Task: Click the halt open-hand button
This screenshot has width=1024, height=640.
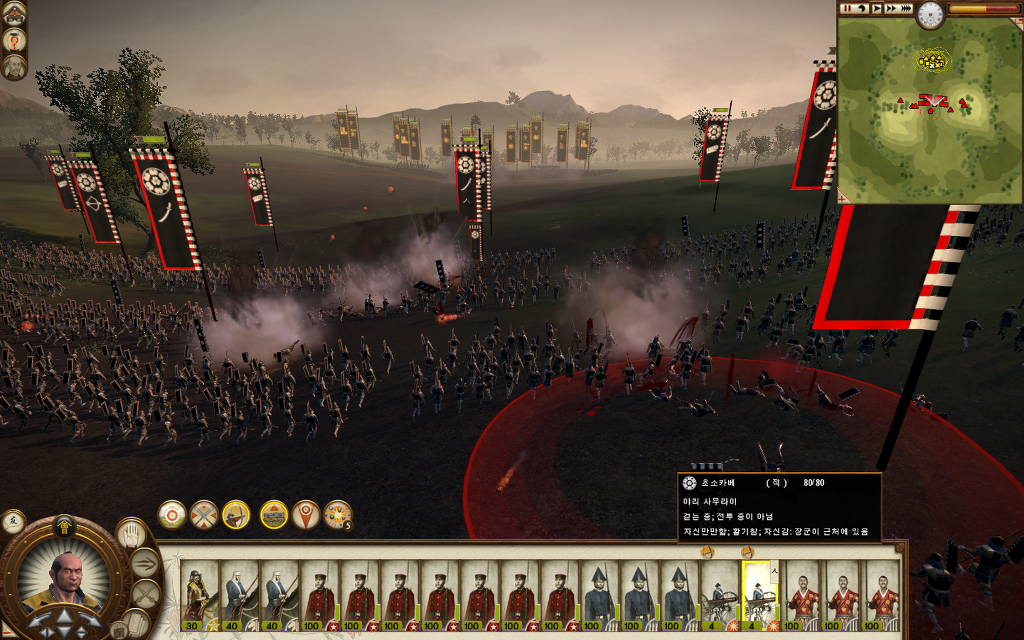Action: pyautogui.click(x=130, y=534)
